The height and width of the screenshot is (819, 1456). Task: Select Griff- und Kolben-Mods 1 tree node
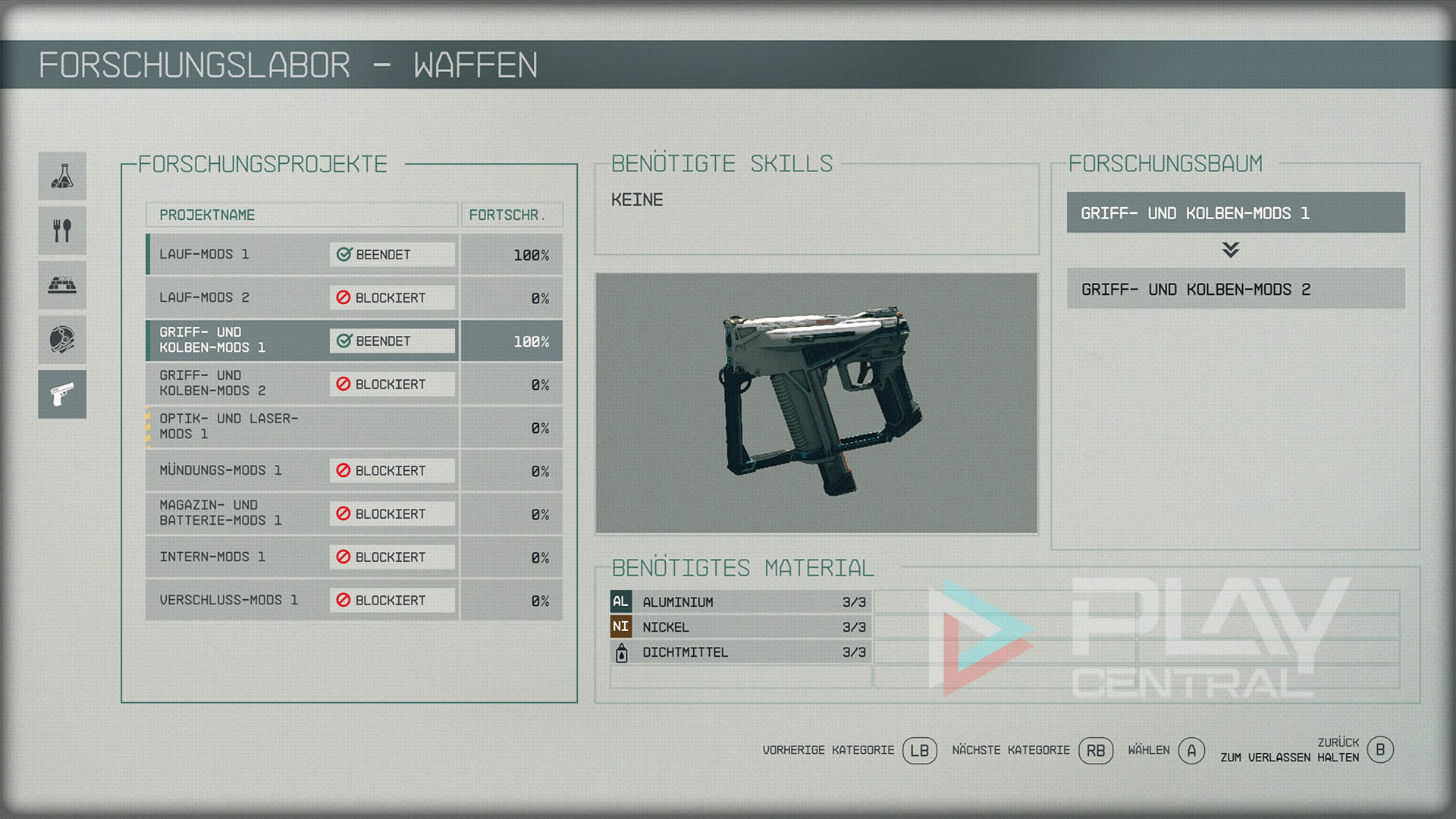click(1235, 213)
